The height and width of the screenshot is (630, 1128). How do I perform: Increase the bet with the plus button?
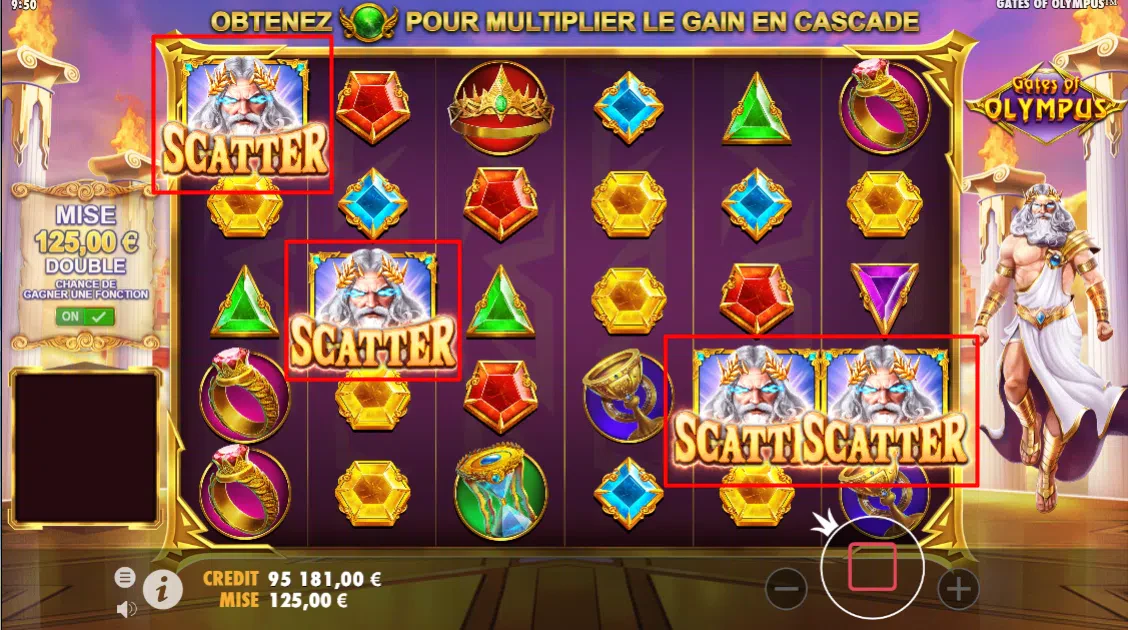[x=958, y=589]
